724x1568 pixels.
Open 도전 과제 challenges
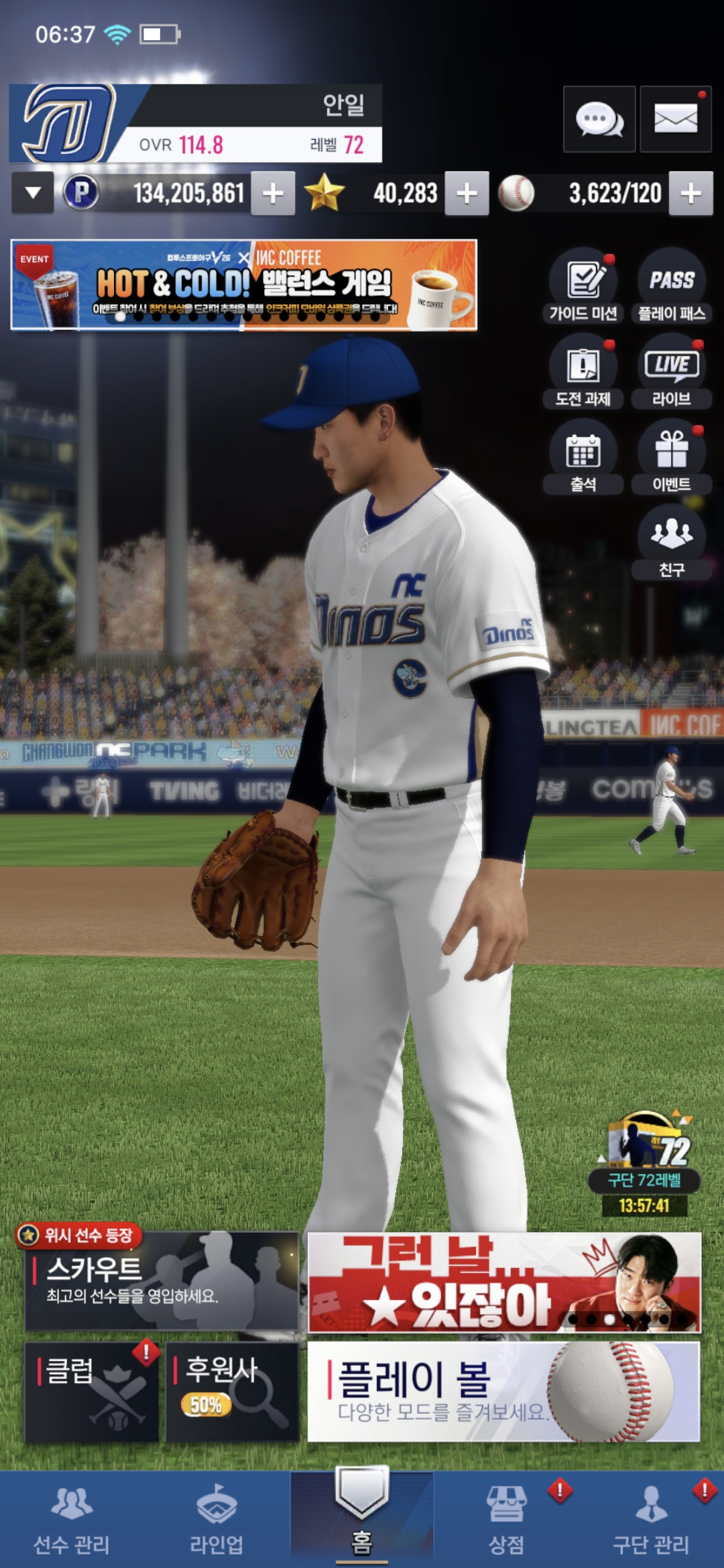coord(583,372)
